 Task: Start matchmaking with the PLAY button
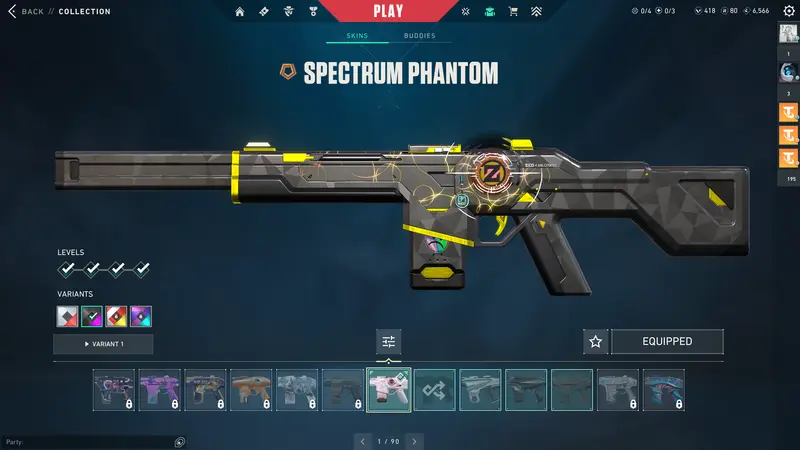coord(388,12)
